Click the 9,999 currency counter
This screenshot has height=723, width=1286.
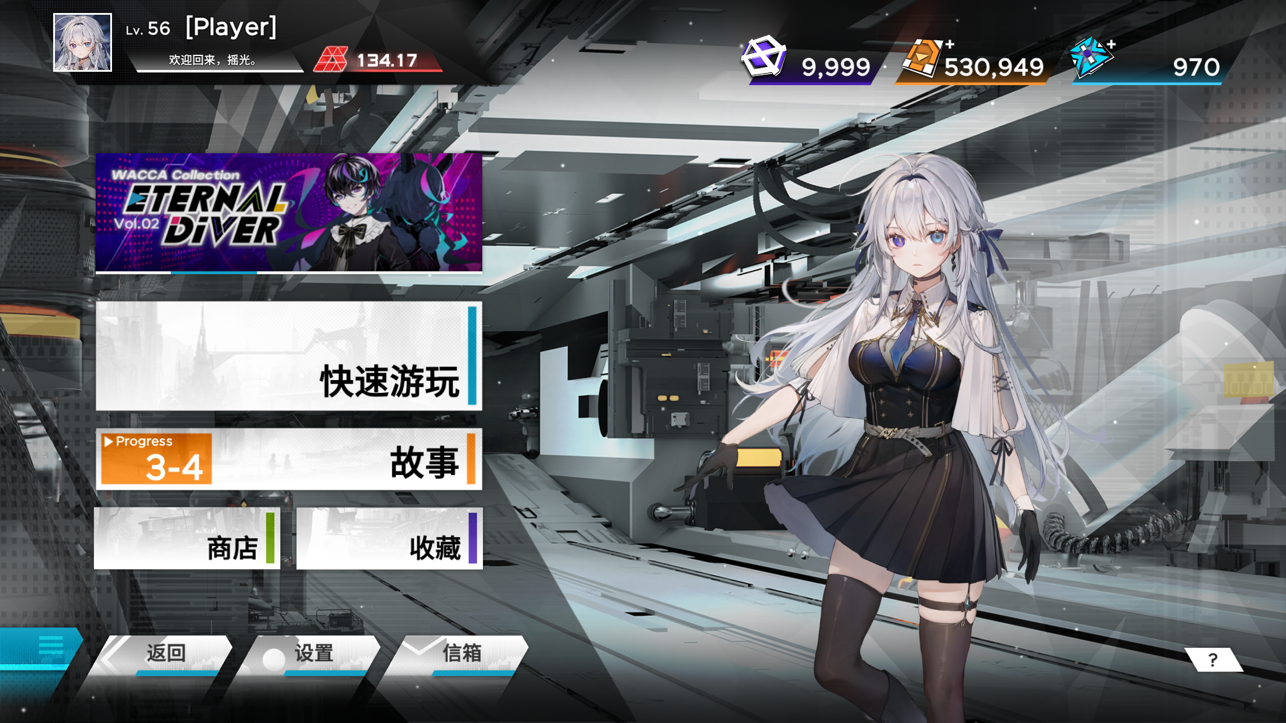point(838,68)
